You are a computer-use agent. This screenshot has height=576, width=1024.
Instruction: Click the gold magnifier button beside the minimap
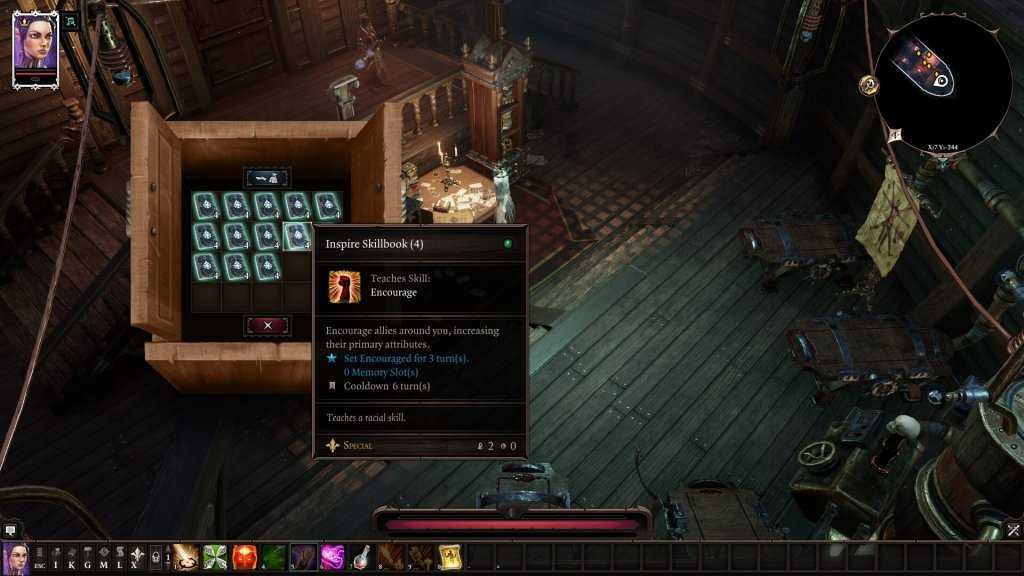click(x=866, y=86)
